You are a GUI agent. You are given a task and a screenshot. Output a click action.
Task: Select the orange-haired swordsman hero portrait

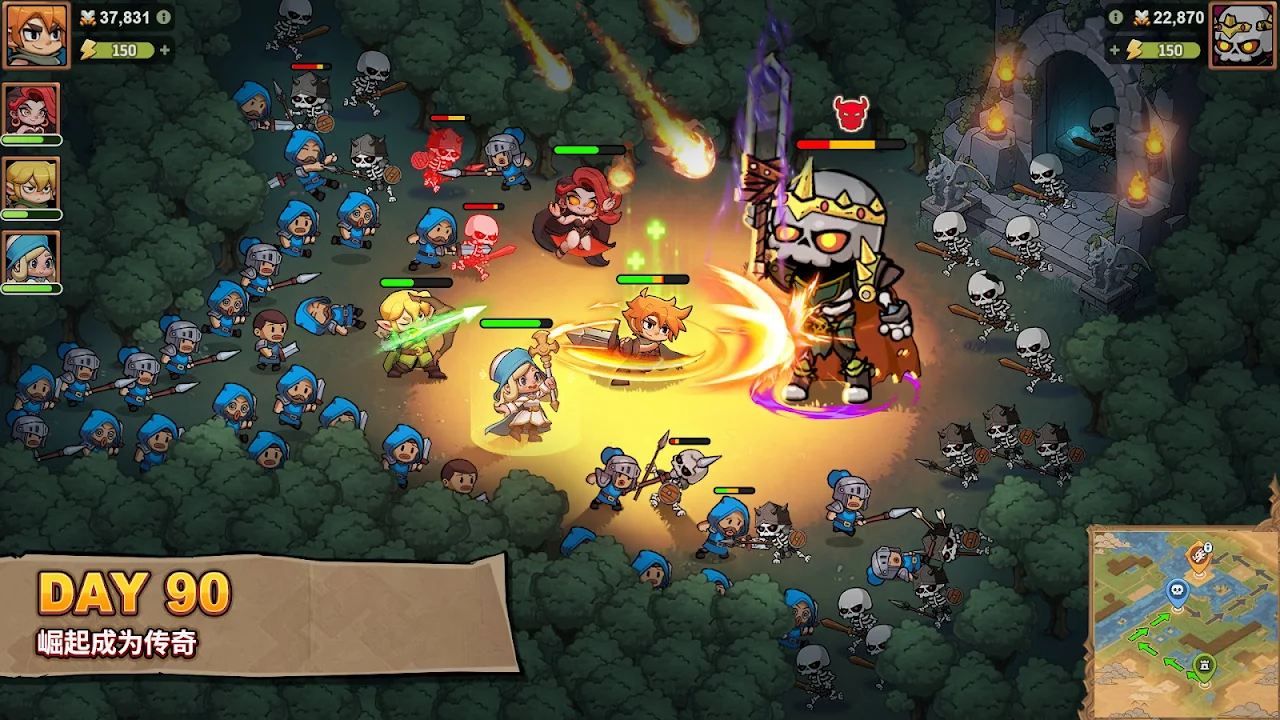(37, 35)
